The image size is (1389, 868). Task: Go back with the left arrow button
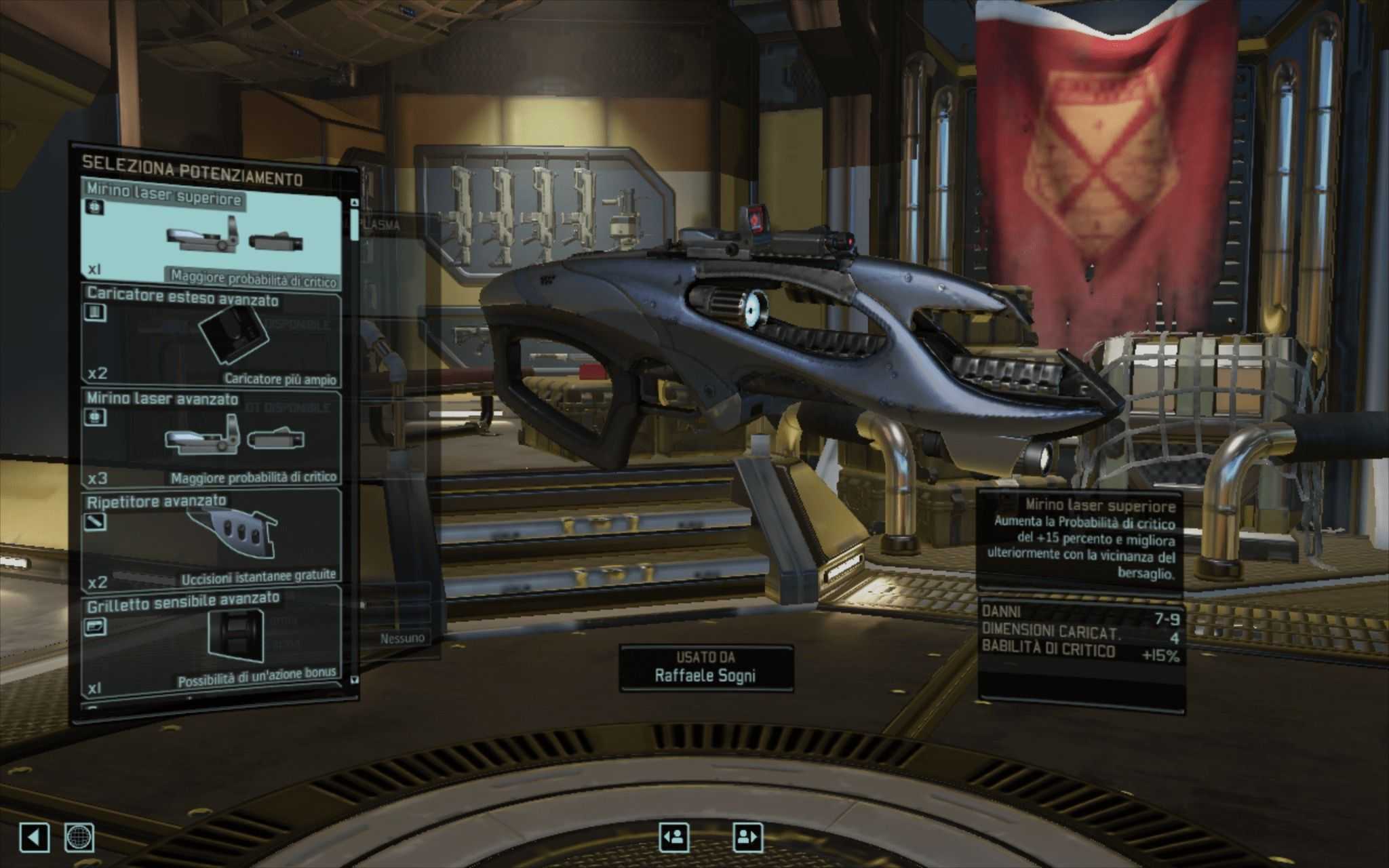click(34, 838)
